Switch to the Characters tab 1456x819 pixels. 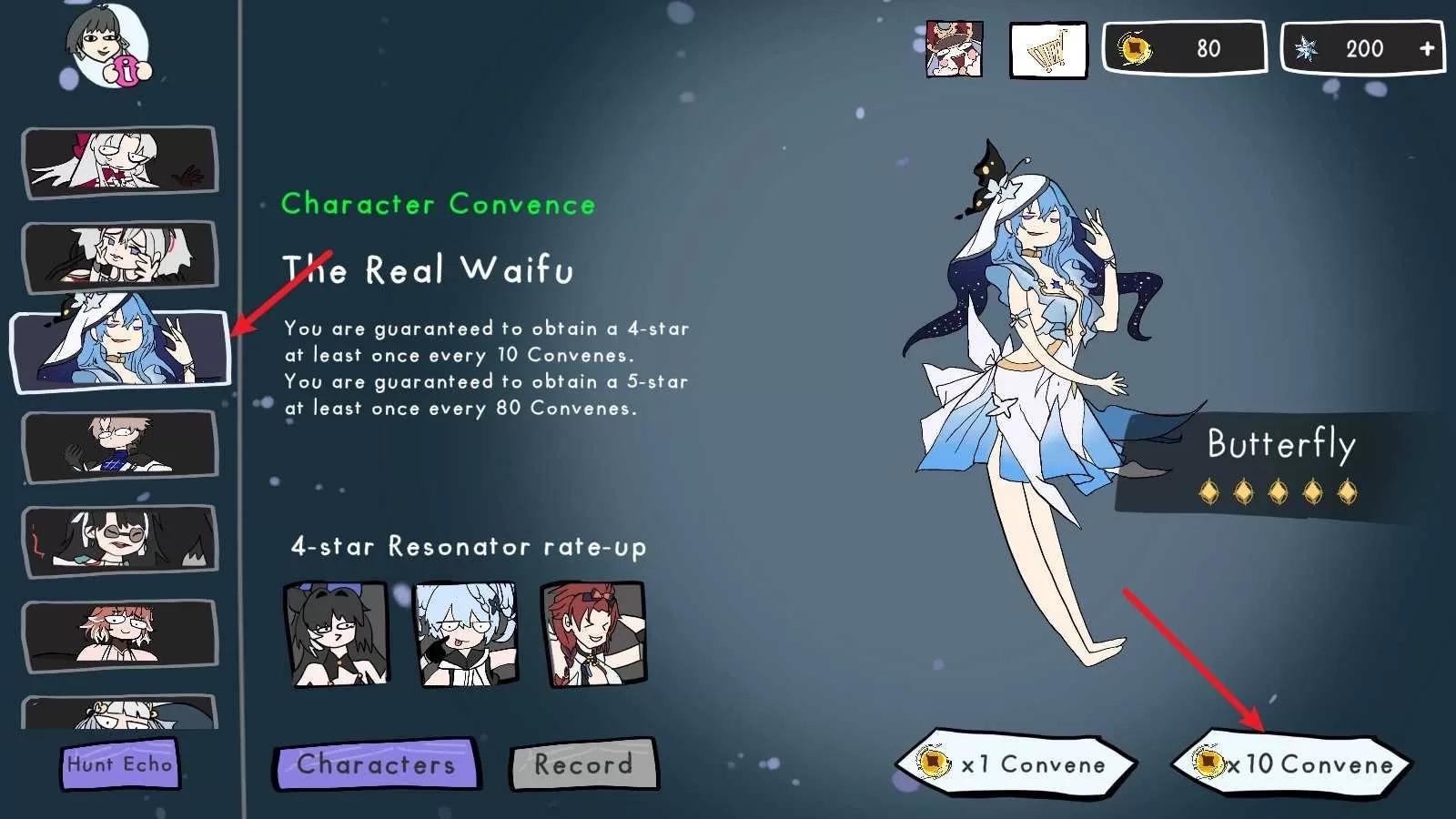coord(376,764)
